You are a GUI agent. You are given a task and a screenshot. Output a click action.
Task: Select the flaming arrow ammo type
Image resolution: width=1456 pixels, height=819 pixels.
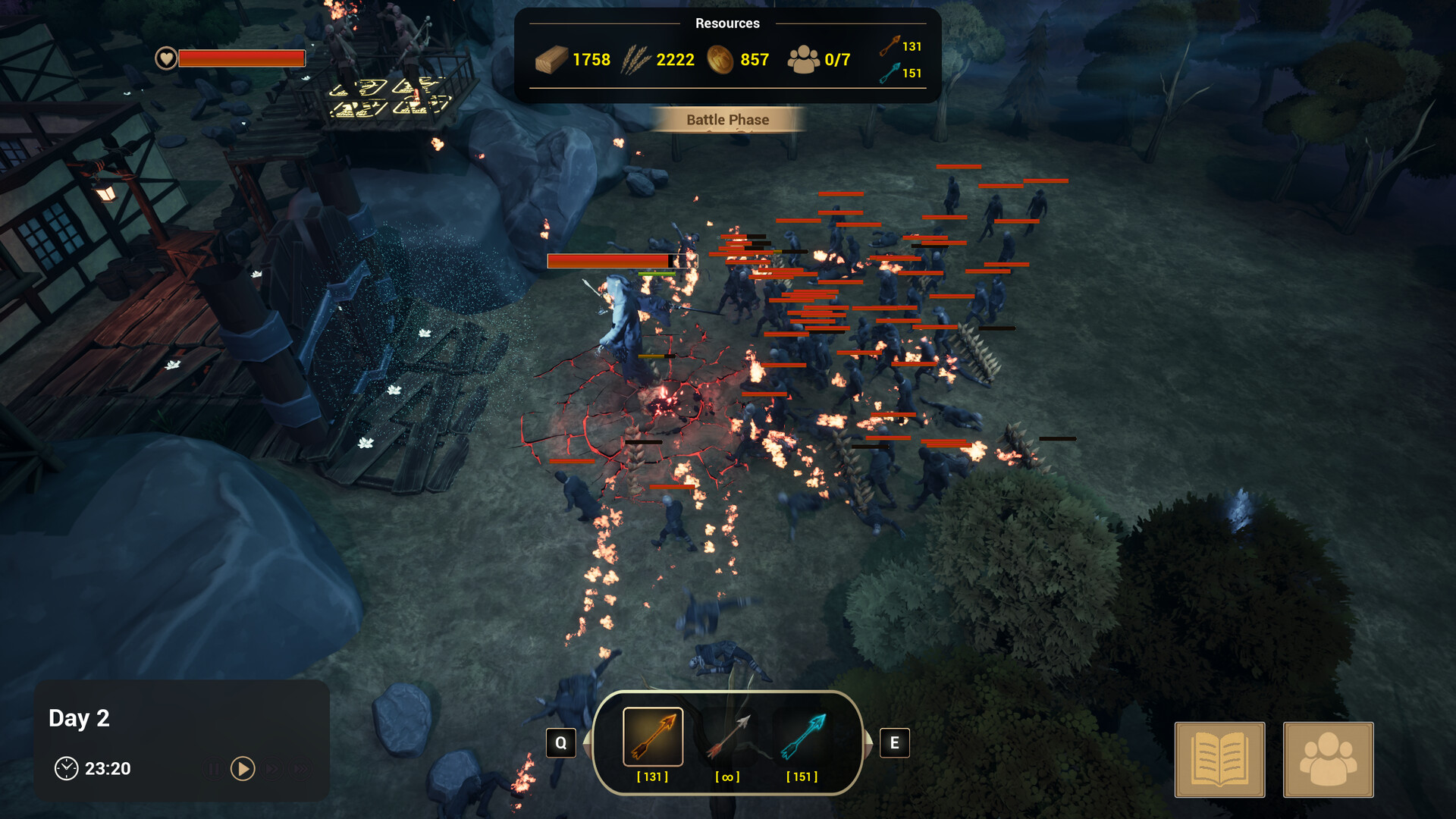652,737
